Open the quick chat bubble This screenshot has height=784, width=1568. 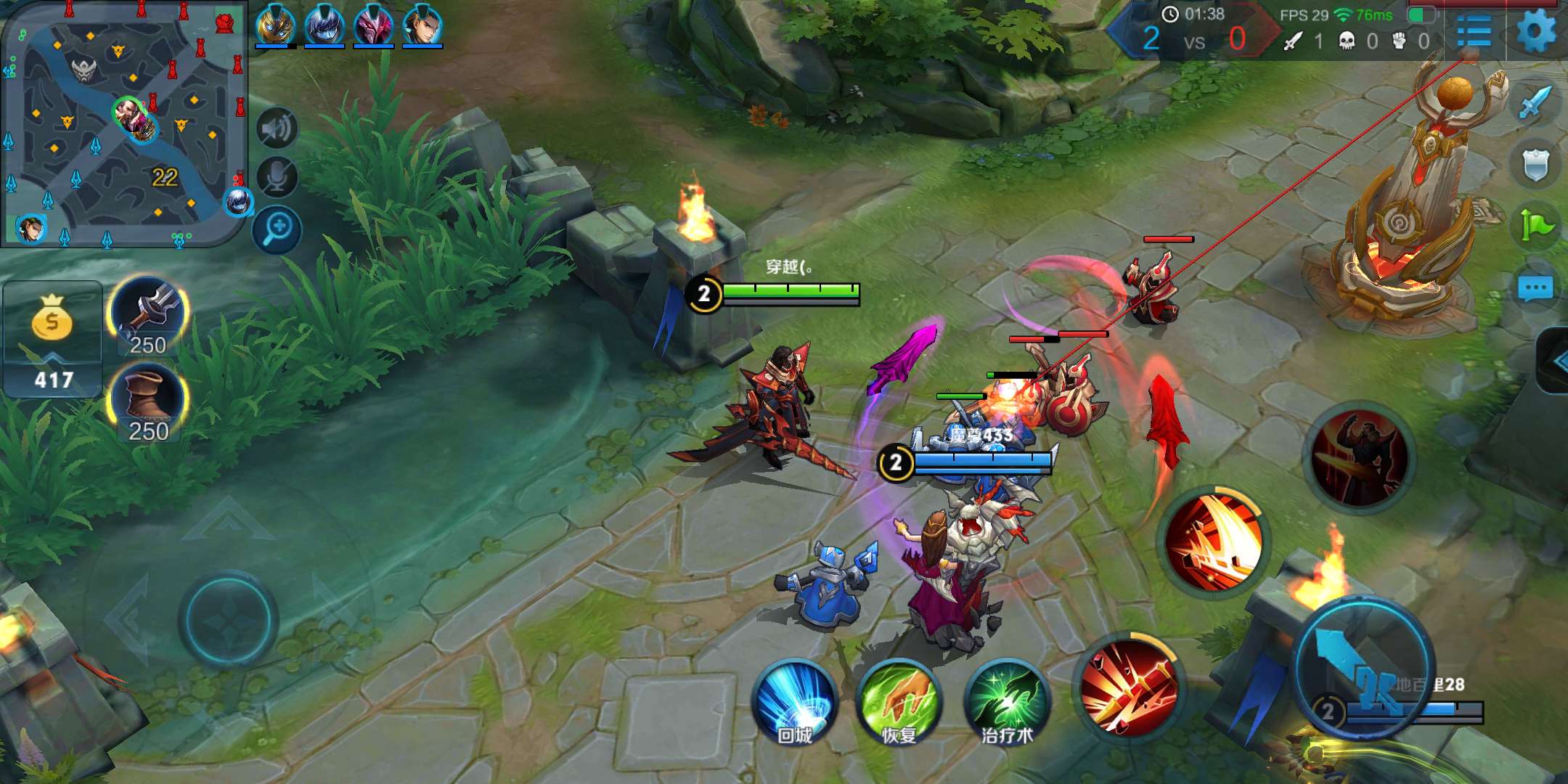point(1535,289)
